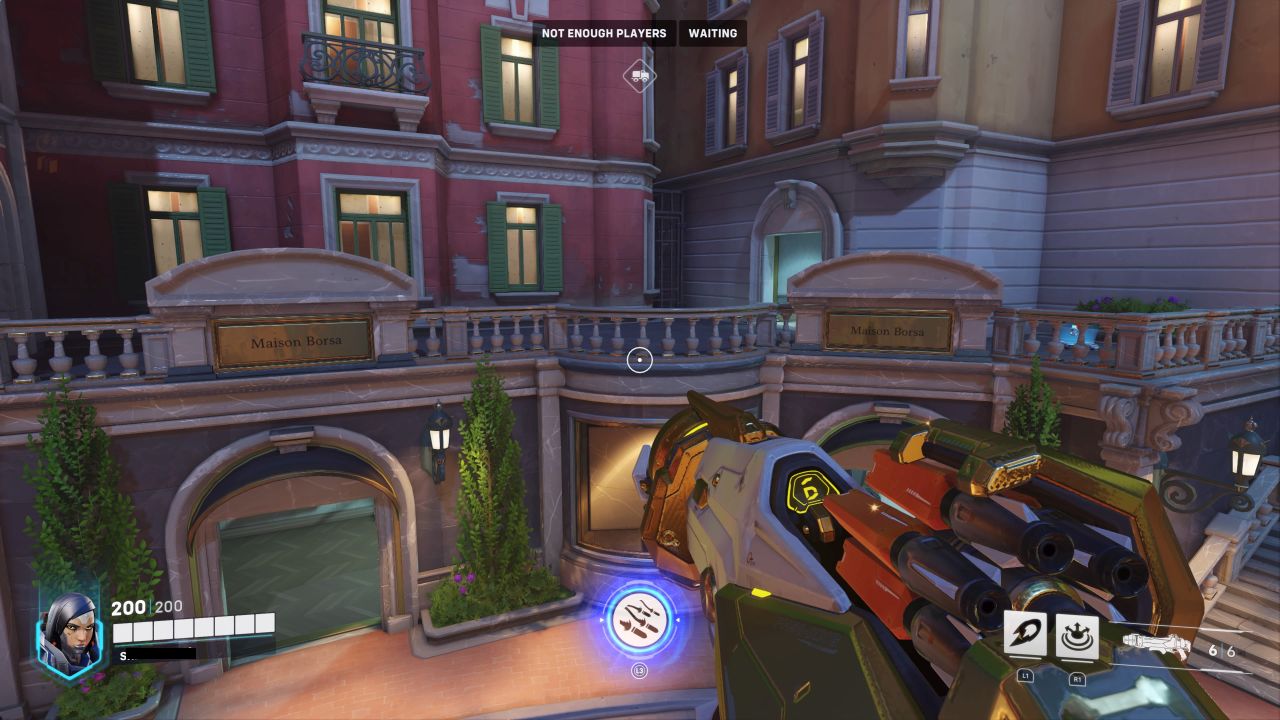This screenshot has height=720, width=1280.
Task: Select the NOT ENOUGH PLAYERS menu item
Action: pos(604,33)
